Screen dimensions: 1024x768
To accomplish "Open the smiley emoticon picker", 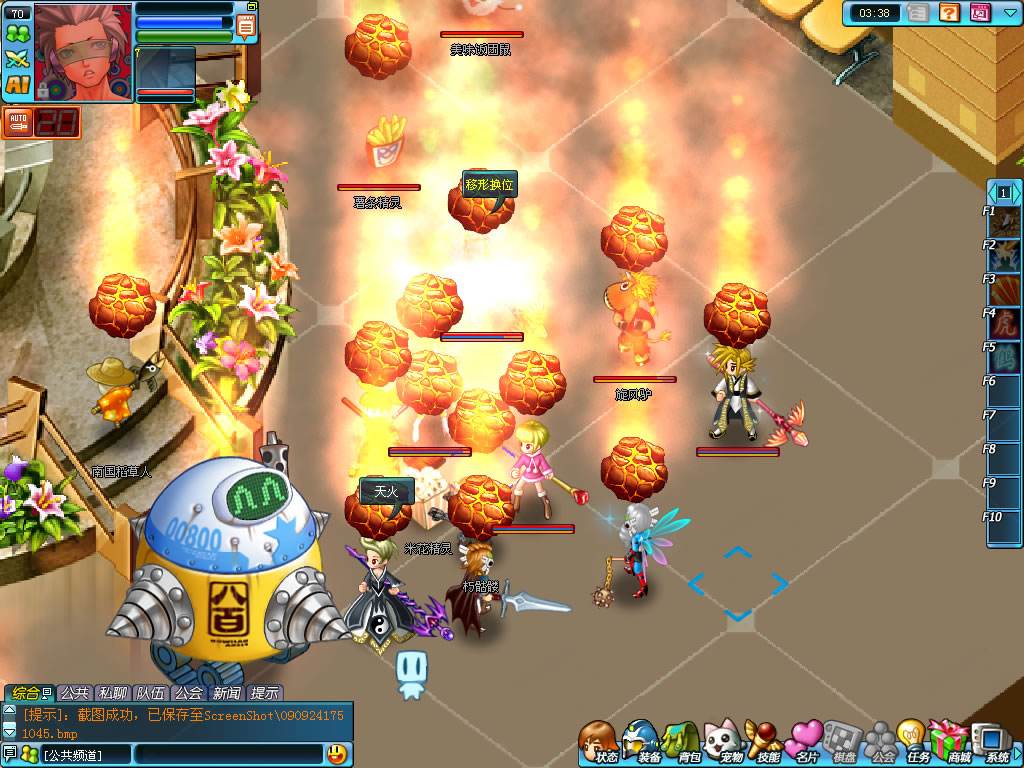I will click(x=337, y=753).
